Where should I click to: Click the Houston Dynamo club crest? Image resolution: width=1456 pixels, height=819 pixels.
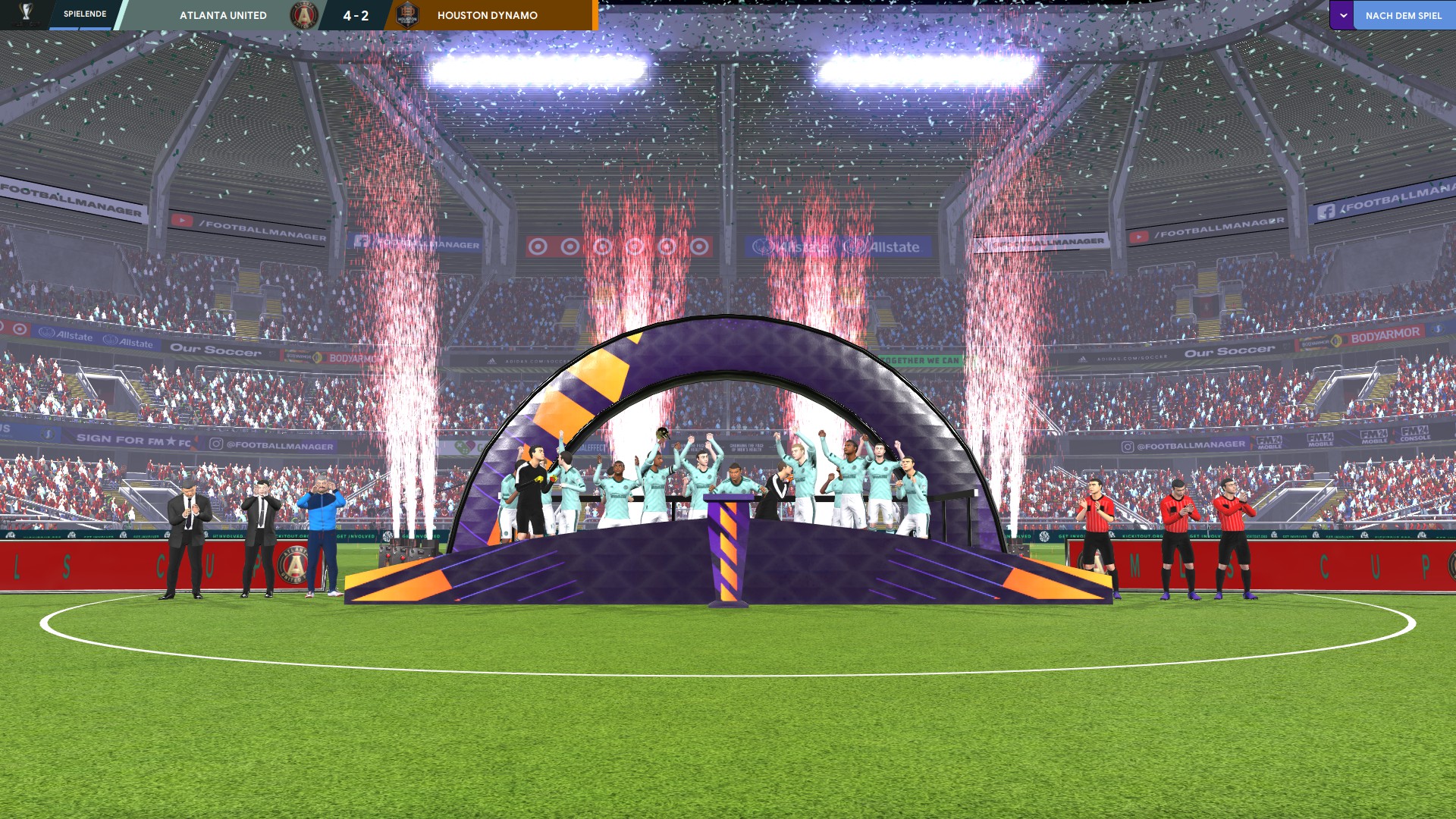tap(407, 15)
